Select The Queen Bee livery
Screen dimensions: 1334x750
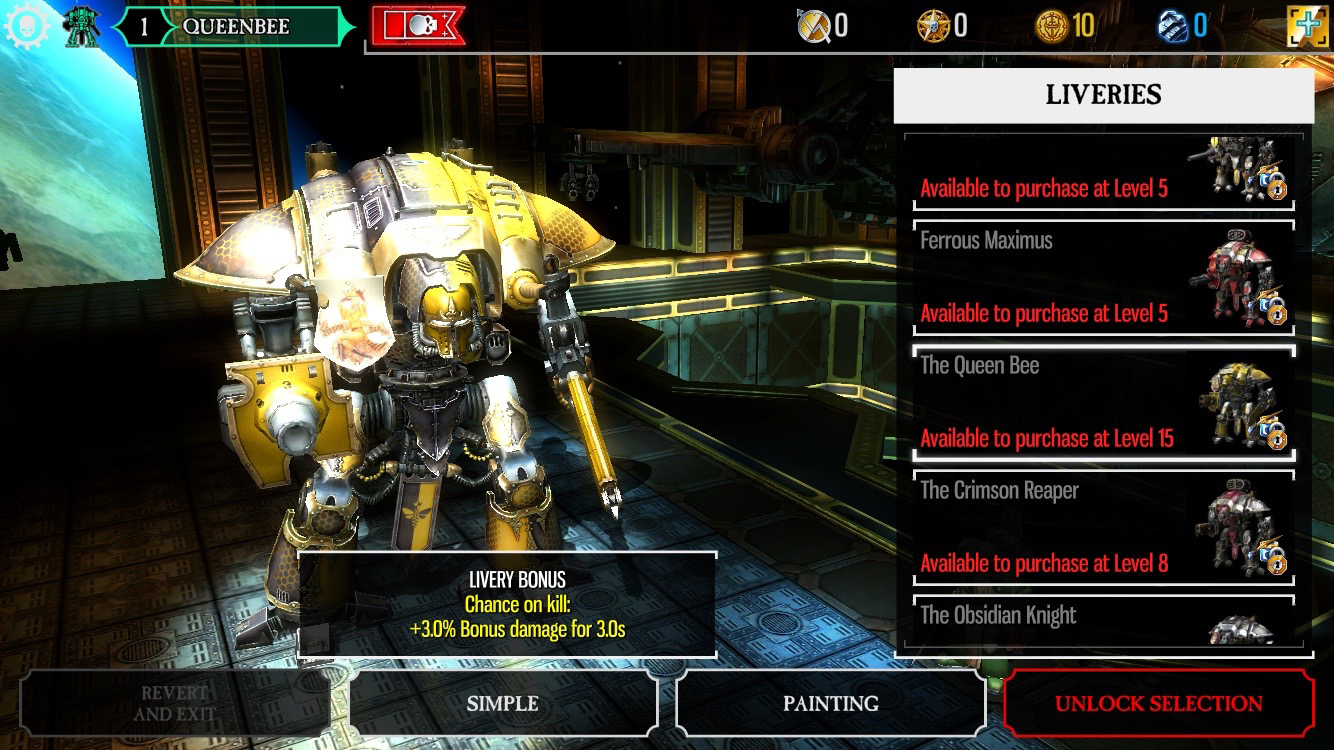[1100, 402]
